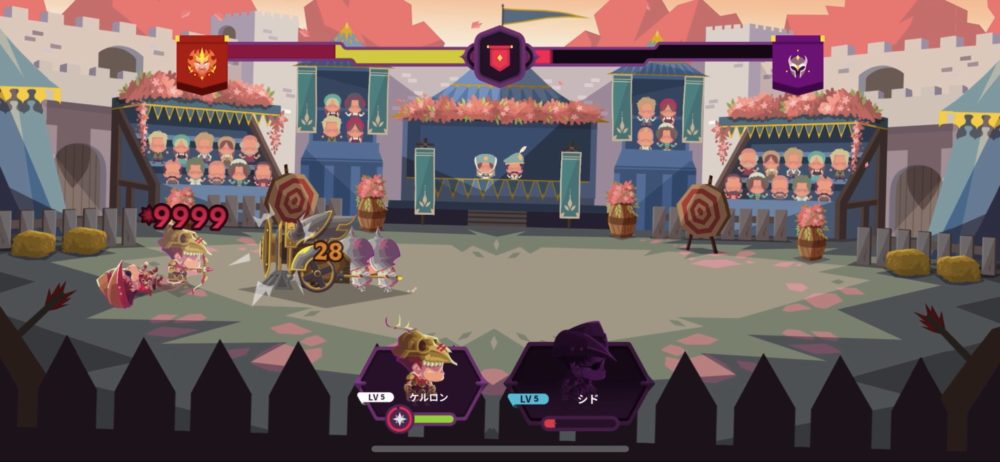
Task: Activate ケルロン's star skill icon
Action: pyautogui.click(x=400, y=418)
